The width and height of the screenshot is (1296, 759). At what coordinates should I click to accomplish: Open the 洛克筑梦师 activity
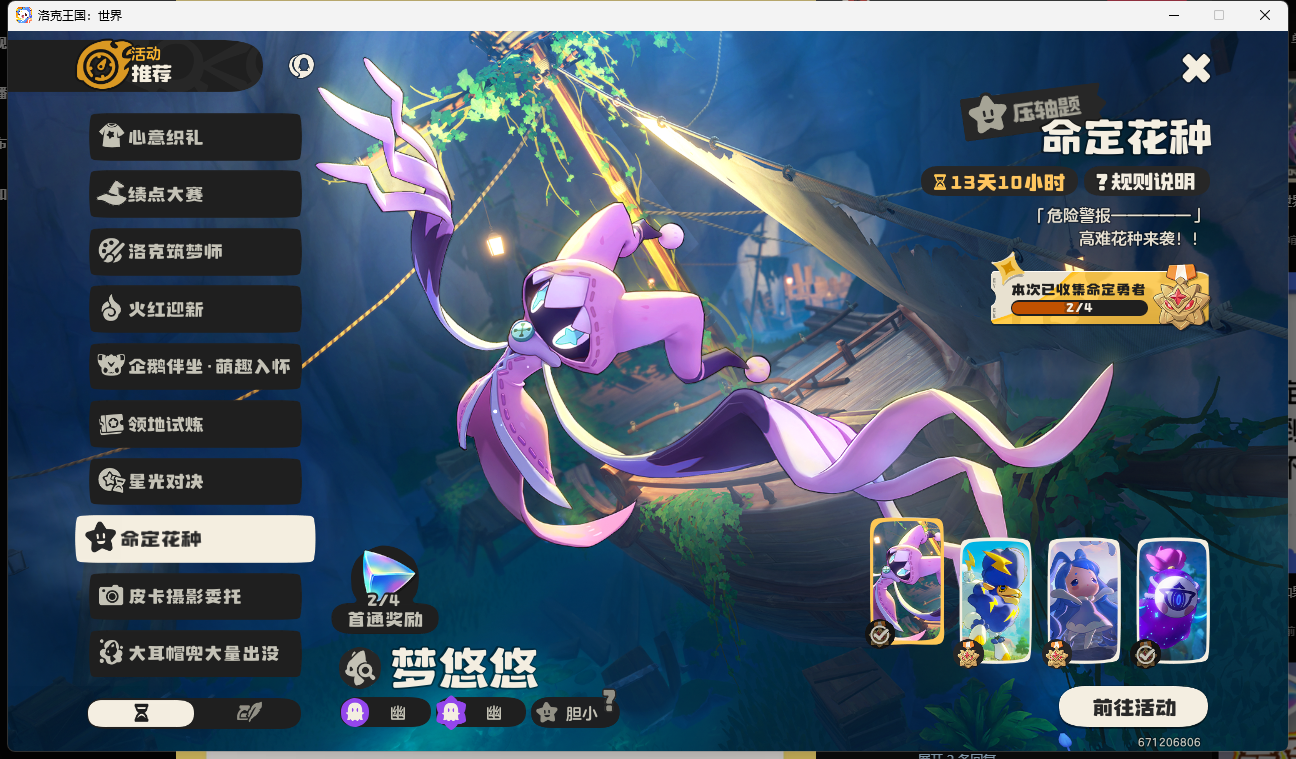pyautogui.click(x=195, y=252)
